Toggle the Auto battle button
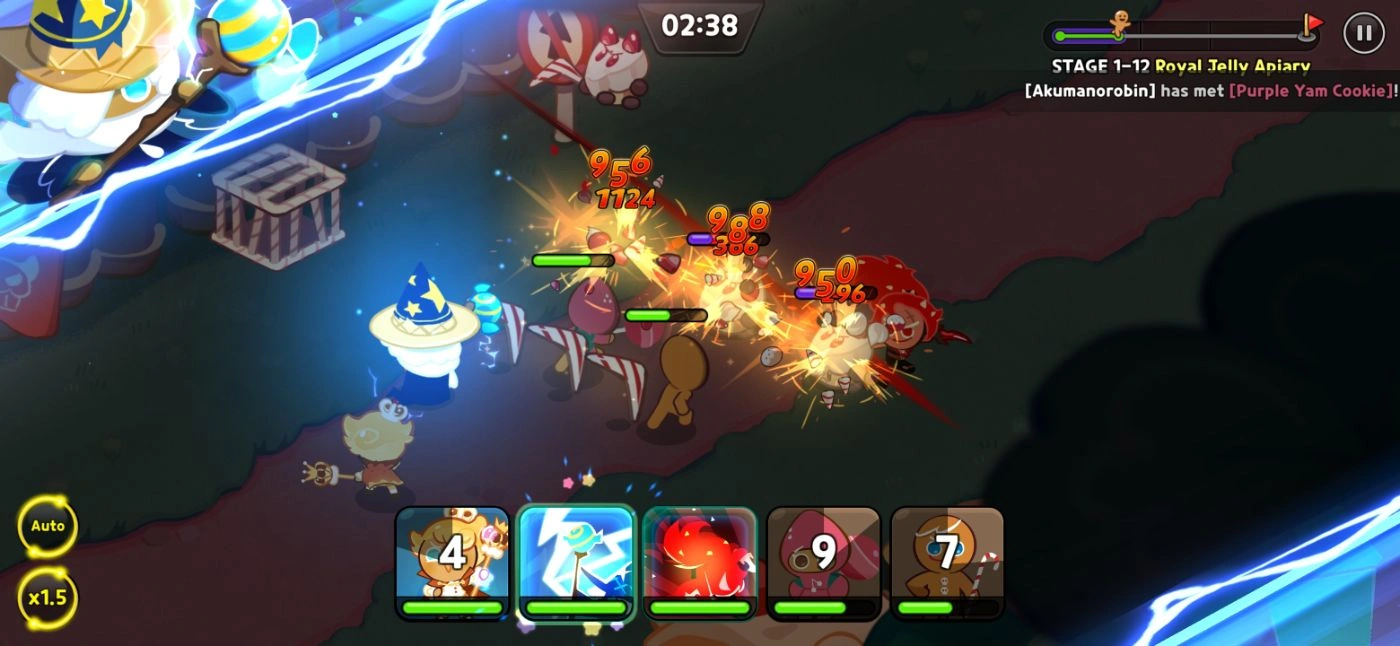 (x=47, y=526)
